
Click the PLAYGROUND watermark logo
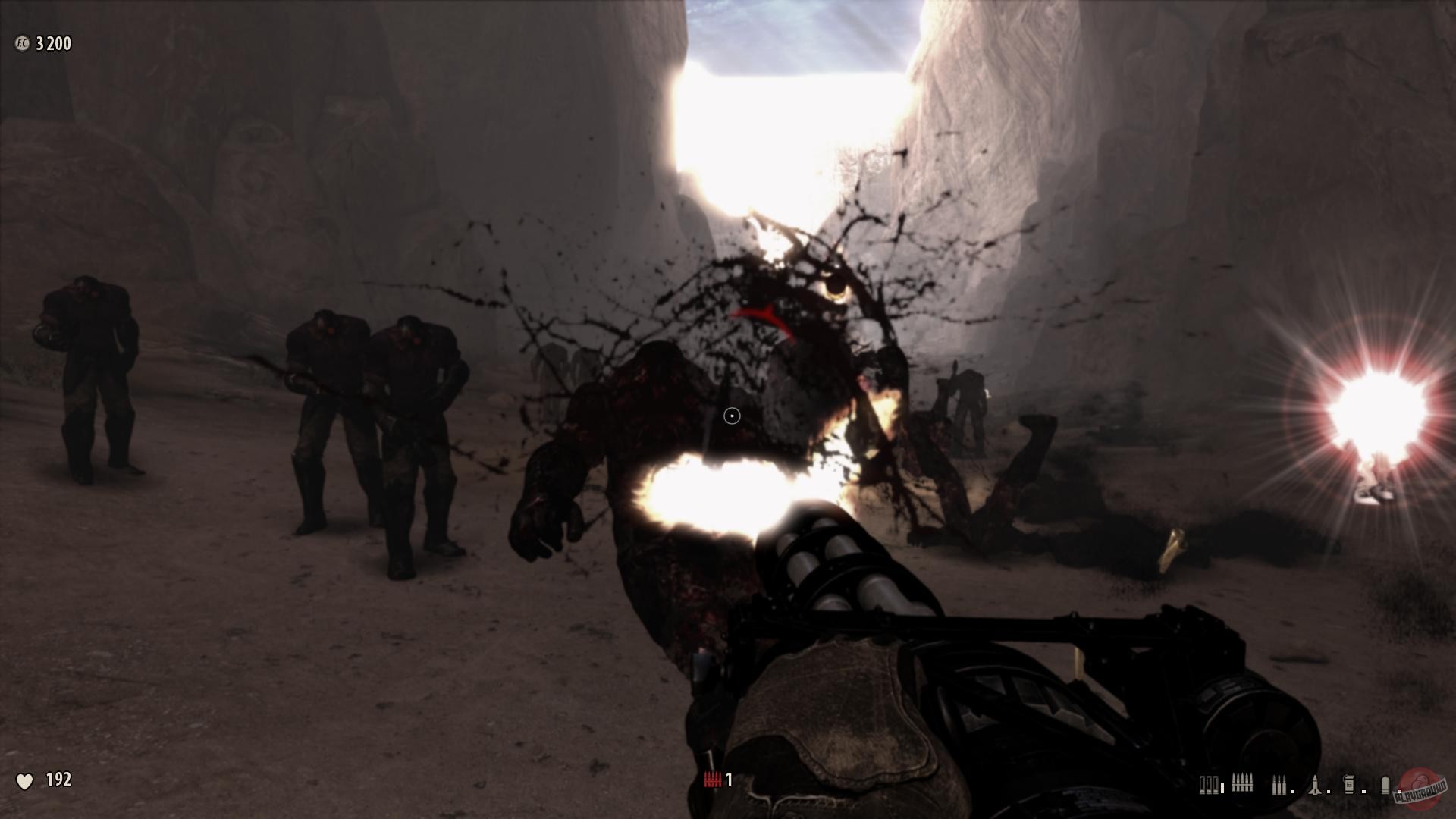click(1420, 786)
